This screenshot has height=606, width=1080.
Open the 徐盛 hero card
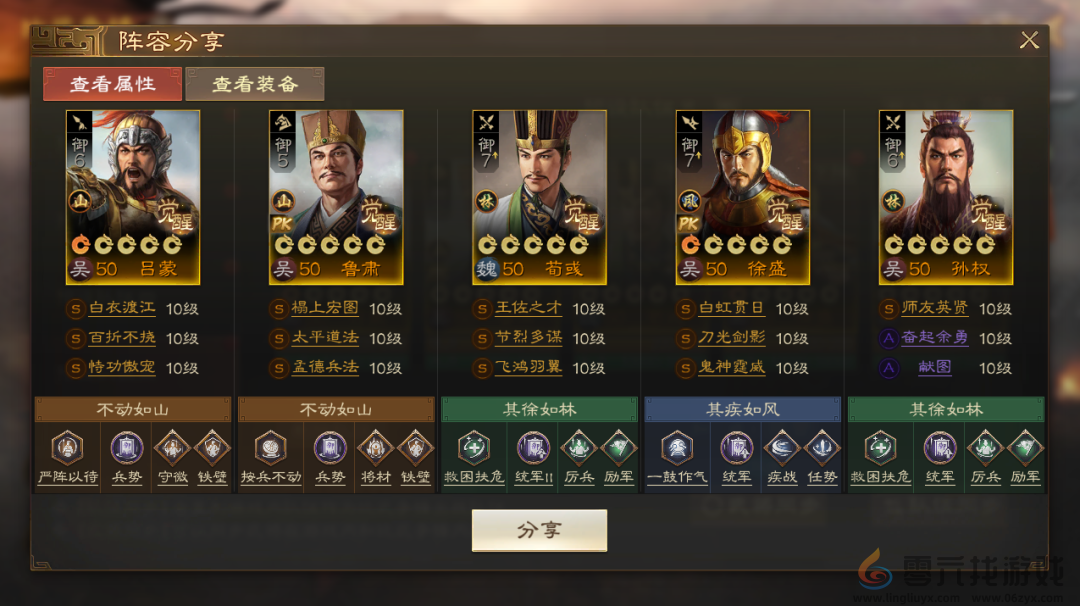click(x=743, y=197)
